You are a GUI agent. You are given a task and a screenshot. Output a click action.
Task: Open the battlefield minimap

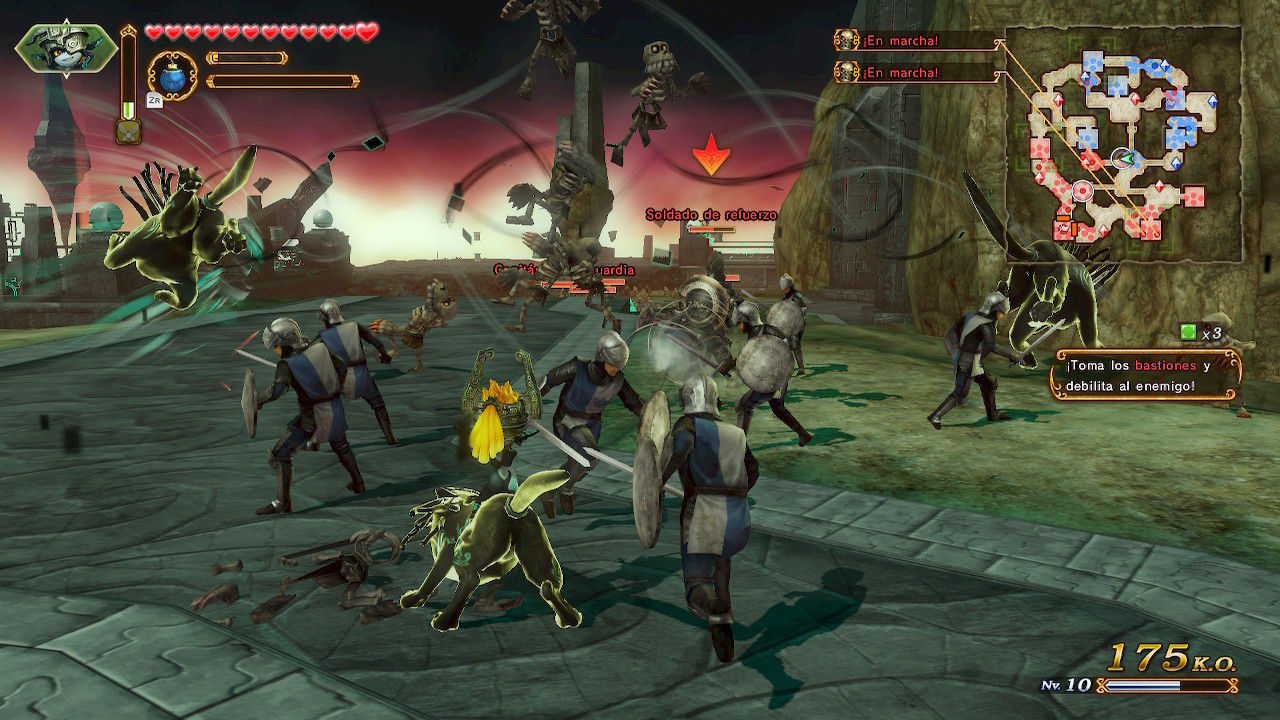tap(1123, 143)
